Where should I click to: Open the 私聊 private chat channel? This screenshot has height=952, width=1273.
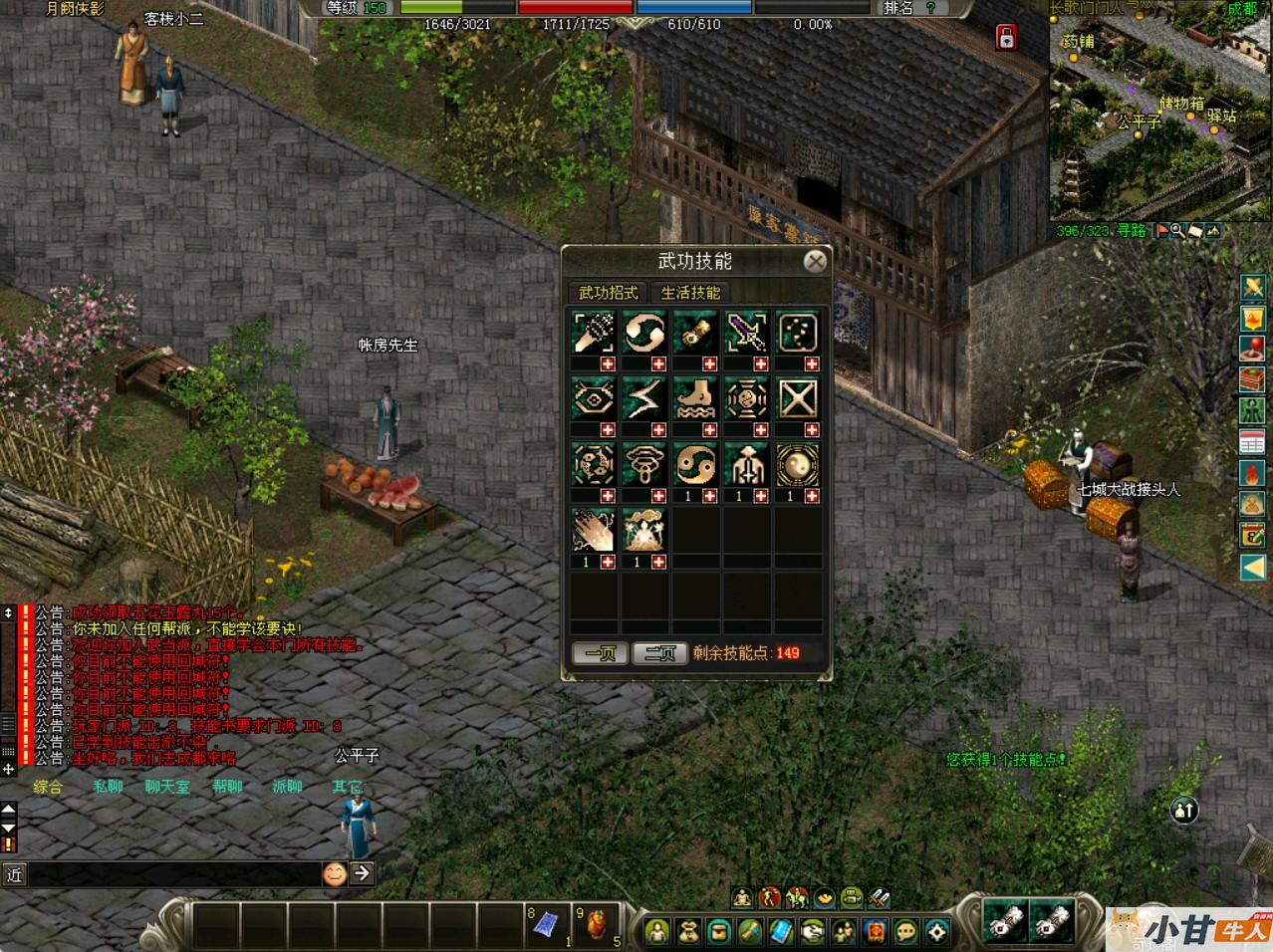(x=108, y=787)
